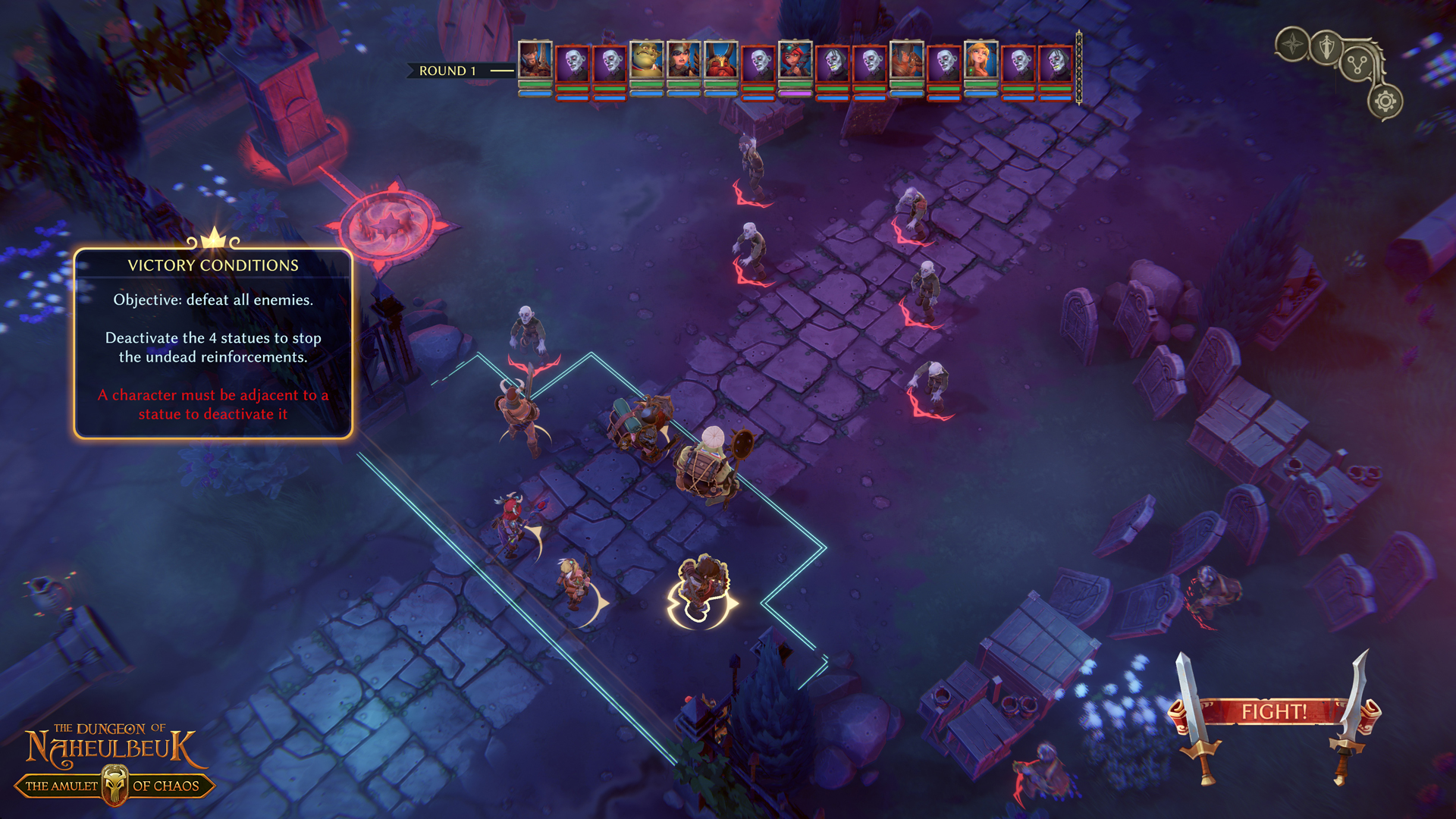Viewport: 1456px width, 819px height.
Task: Open the settings gear menu
Action: tap(1385, 102)
